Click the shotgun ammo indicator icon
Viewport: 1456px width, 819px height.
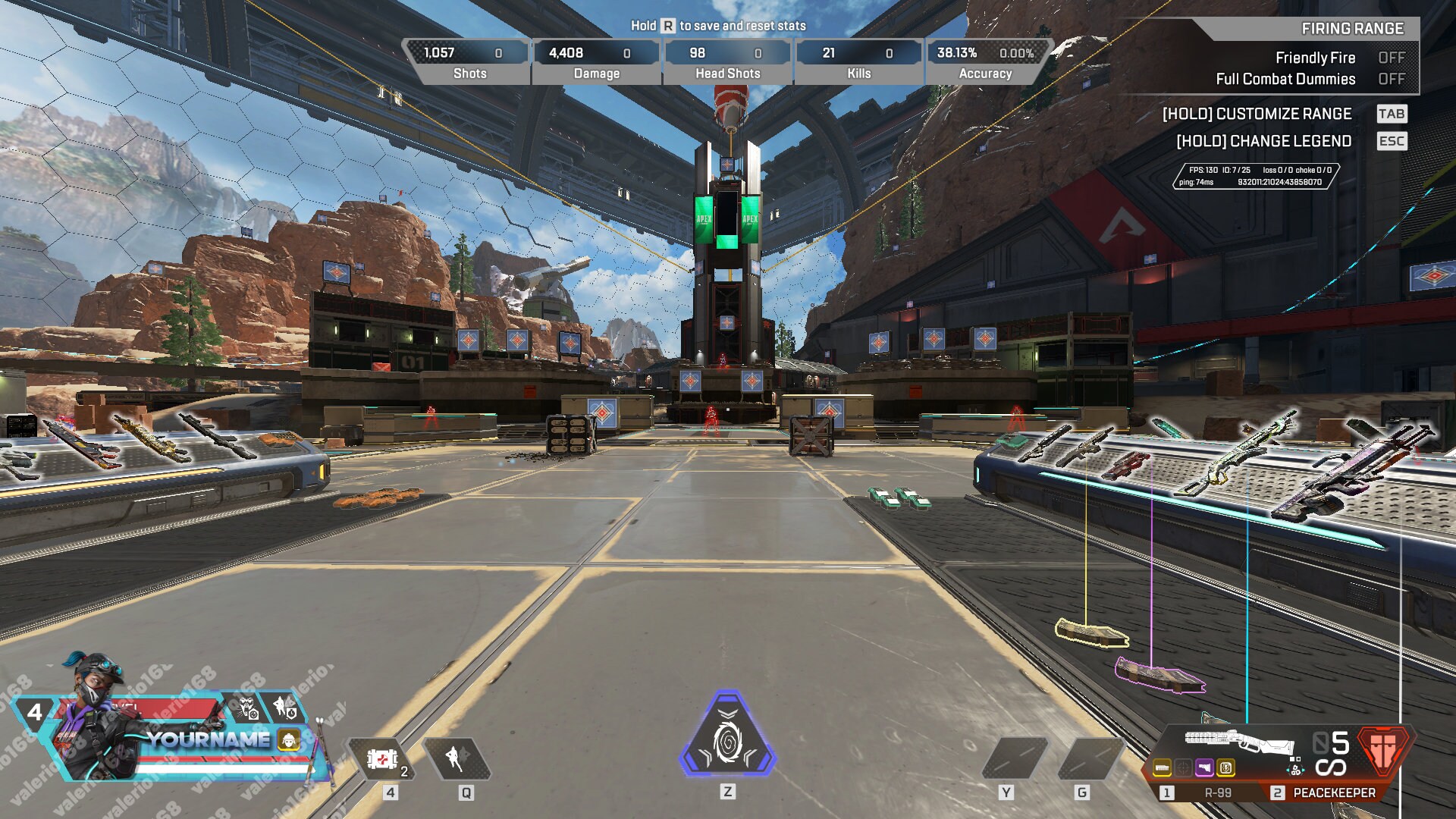coord(1294,769)
